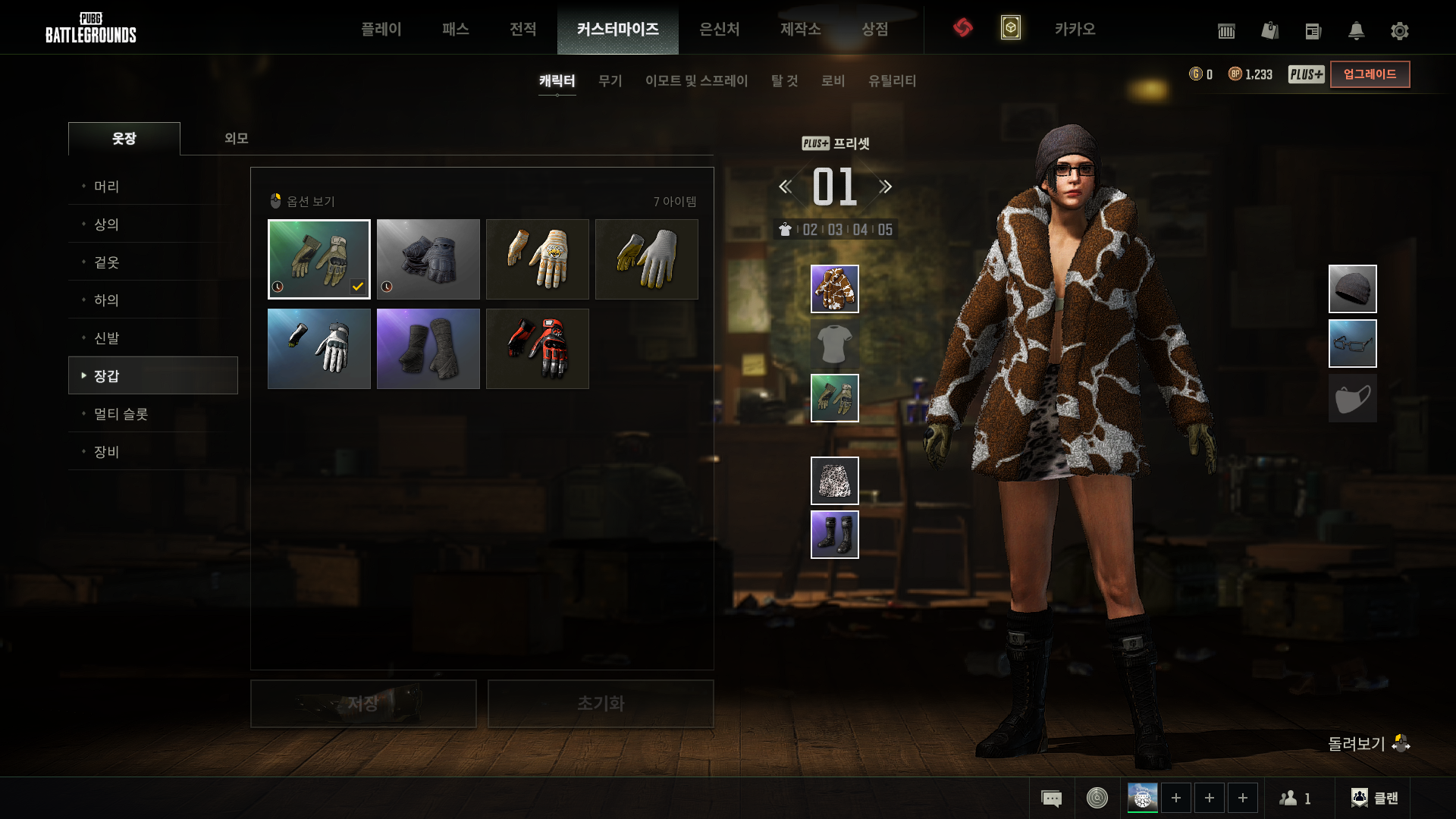1456x819 pixels.
Task: Click the equipped beanie hat slot
Action: (x=1352, y=289)
